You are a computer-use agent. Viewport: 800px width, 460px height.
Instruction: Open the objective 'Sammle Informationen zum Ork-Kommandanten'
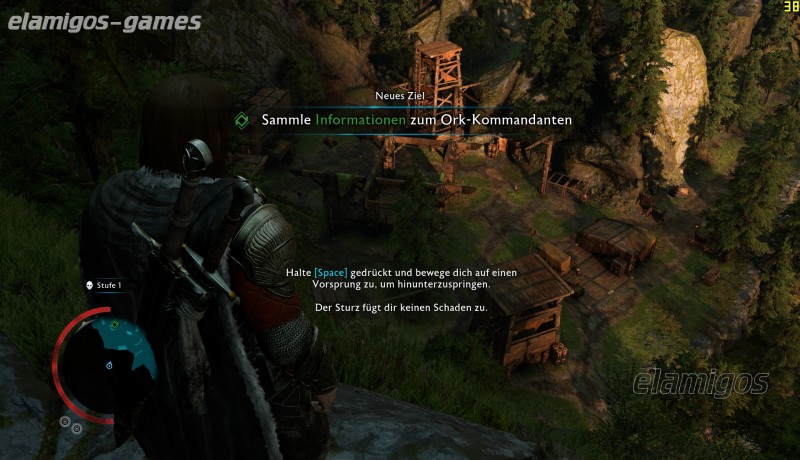click(x=416, y=120)
